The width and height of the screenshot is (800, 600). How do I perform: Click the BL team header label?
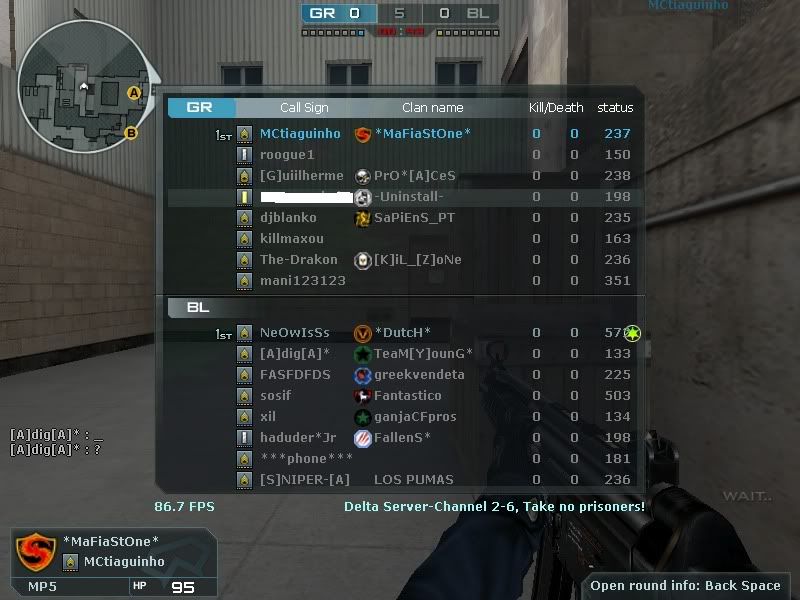(198, 308)
